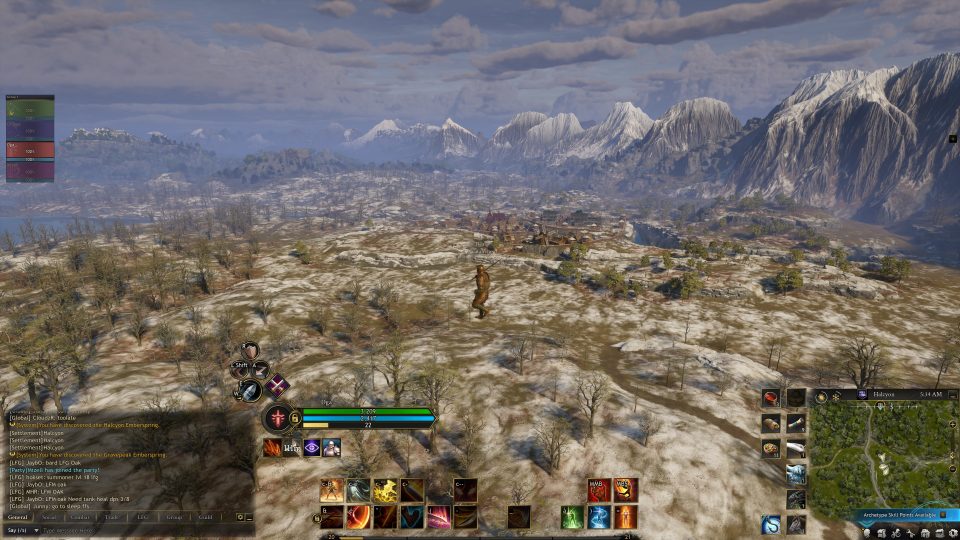Image resolution: width=960 pixels, height=540 pixels.
Task: Activate the yellow lightning ability
Action: click(x=385, y=490)
